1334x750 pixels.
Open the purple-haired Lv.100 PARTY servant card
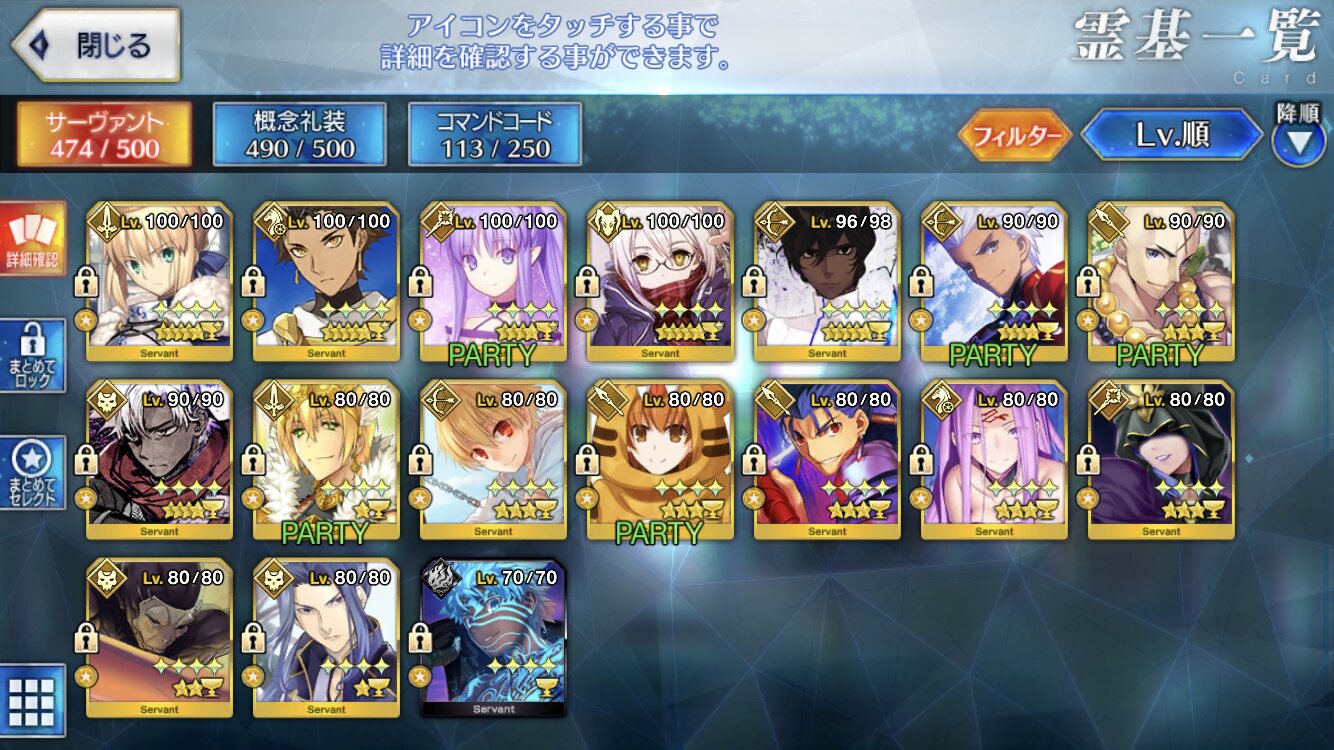[494, 282]
